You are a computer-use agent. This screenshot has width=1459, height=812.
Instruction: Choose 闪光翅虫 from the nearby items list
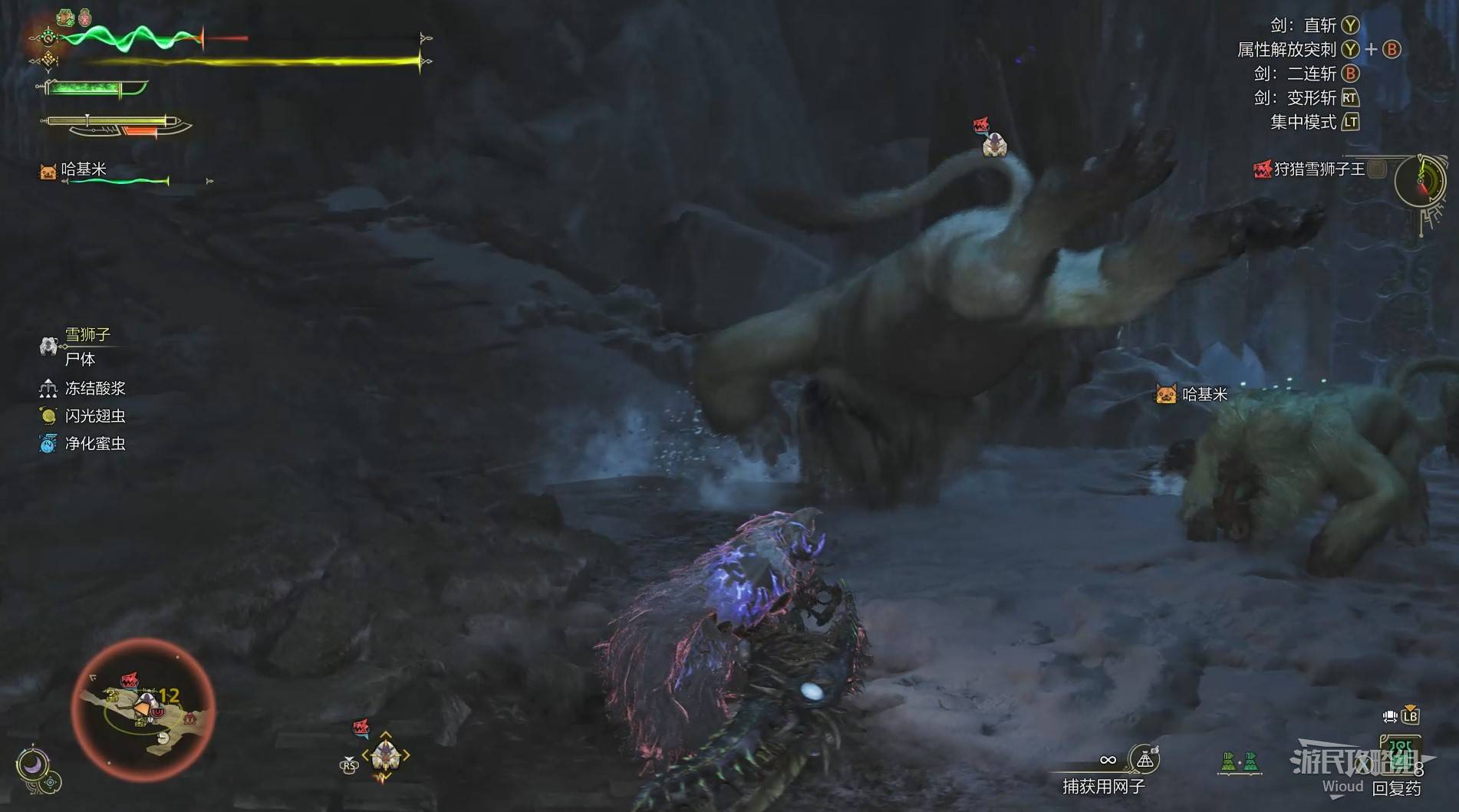tap(94, 416)
